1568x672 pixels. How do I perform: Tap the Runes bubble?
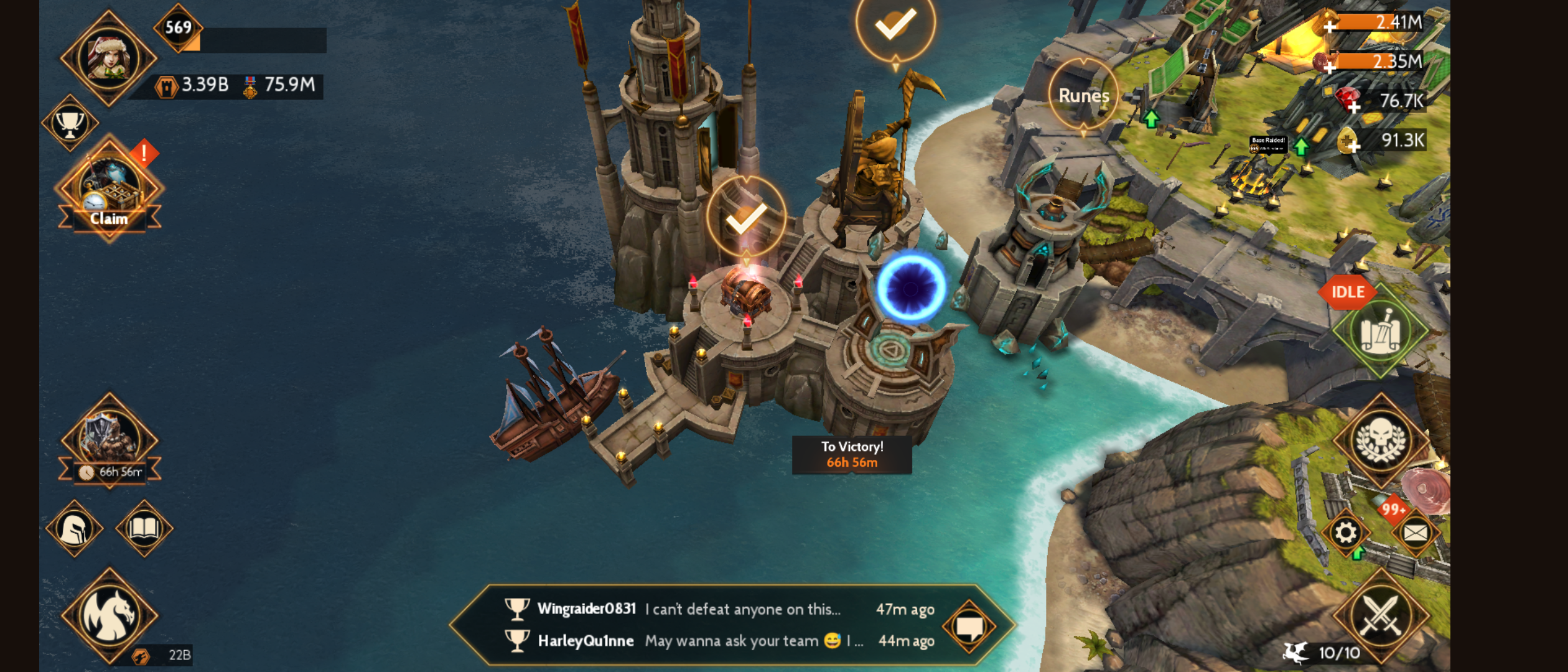[1083, 95]
